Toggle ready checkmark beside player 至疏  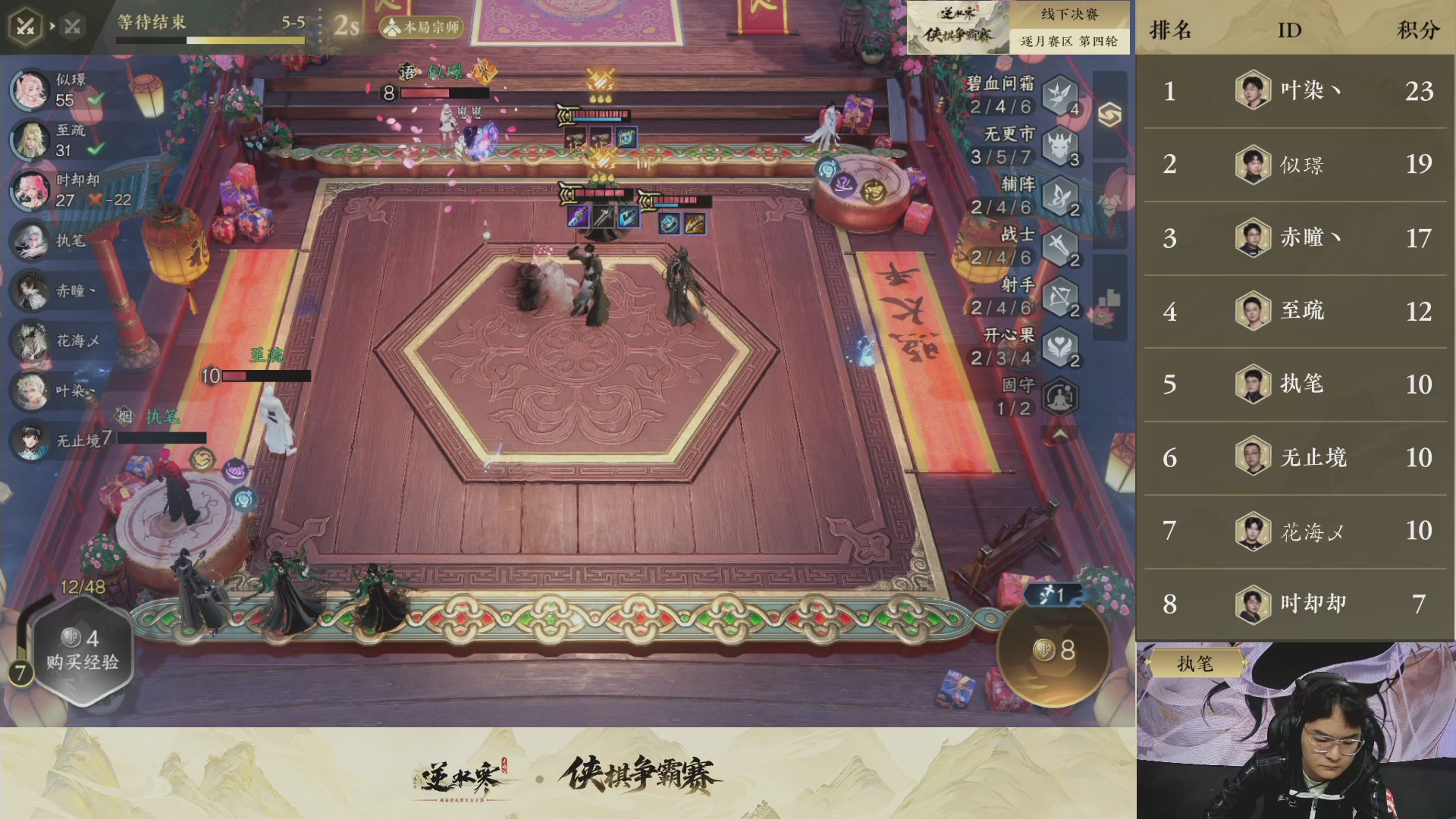tap(96, 148)
